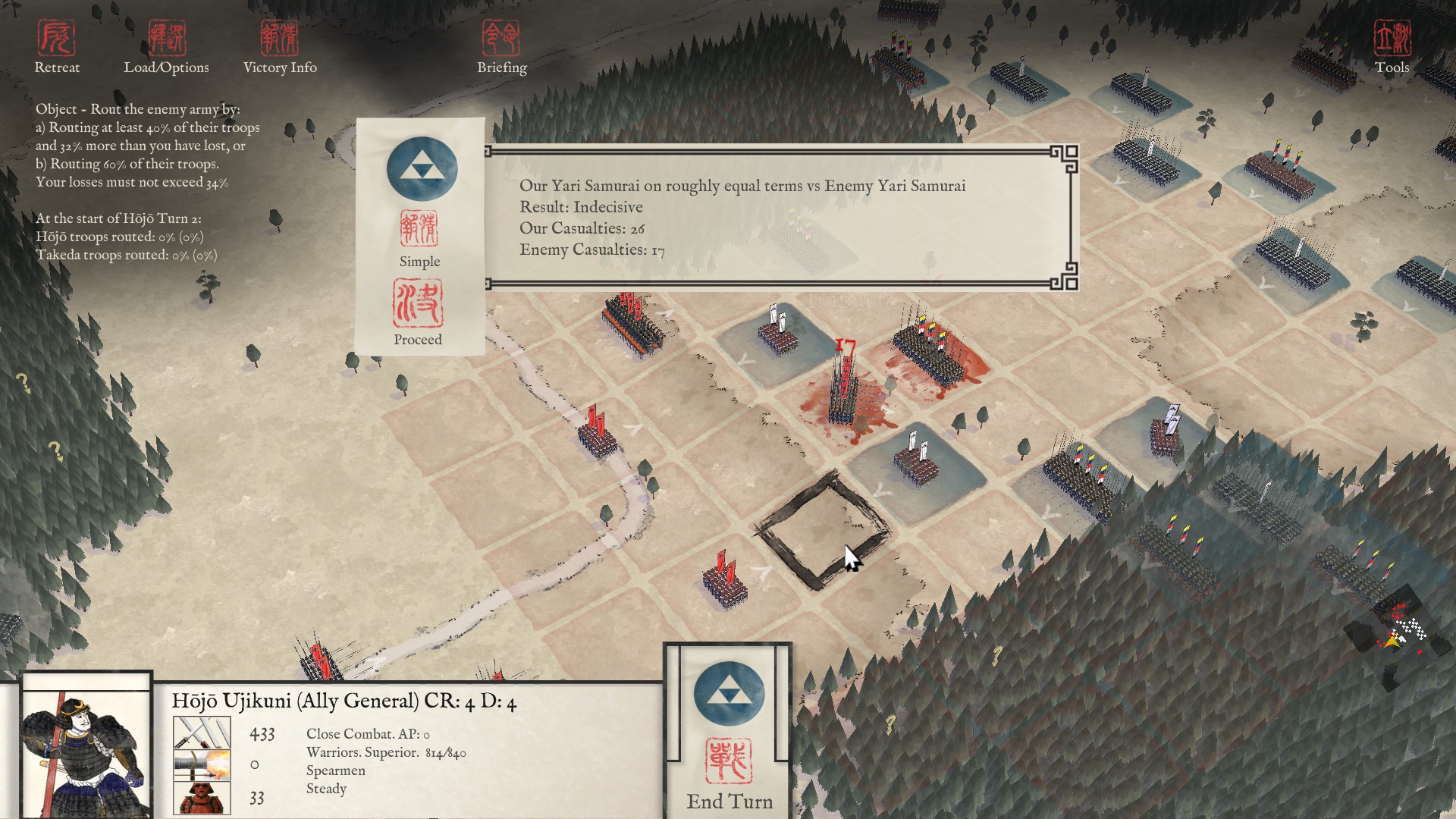Open the Load/Options menu
This screenshot has height=819, width=1456.
[x=167, y=47]
